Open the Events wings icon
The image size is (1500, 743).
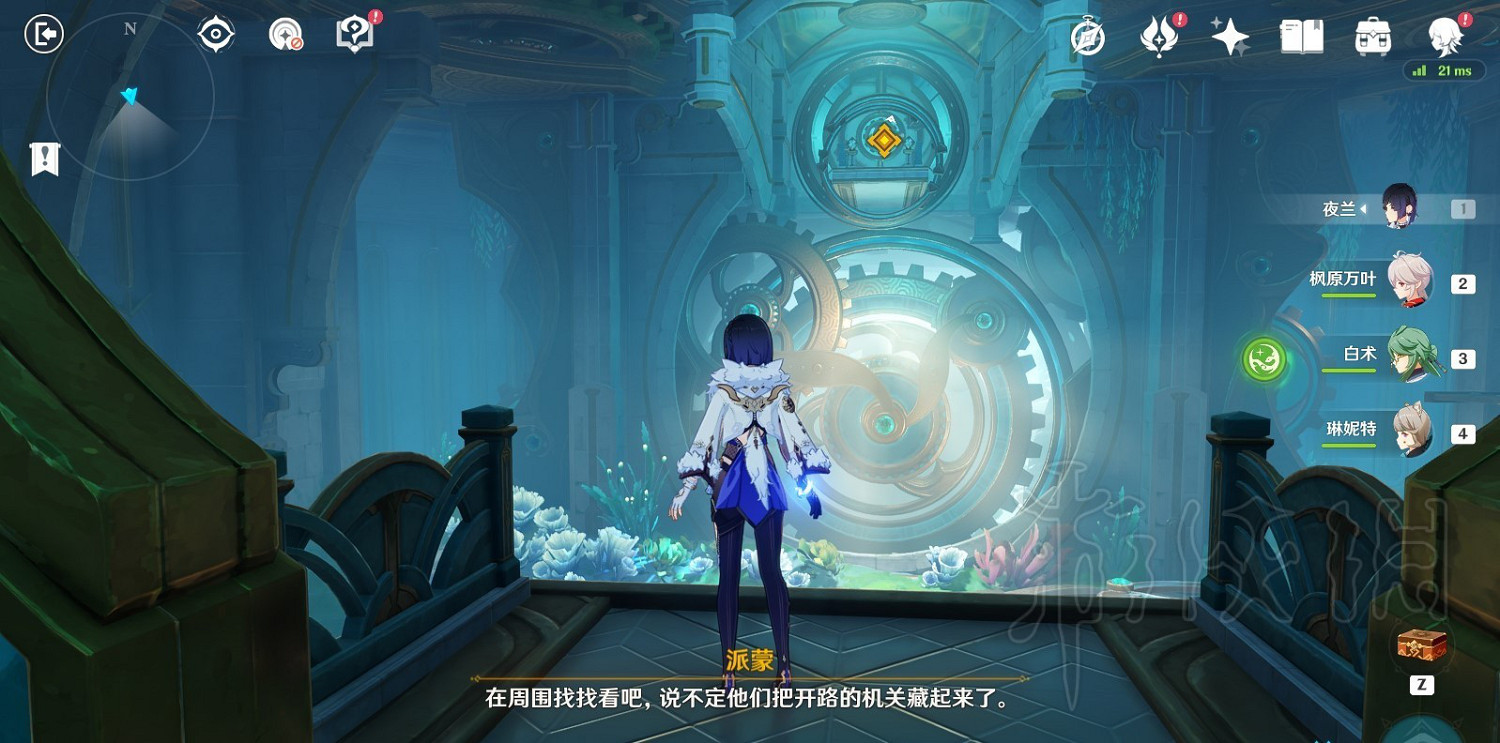[1158, 36]
